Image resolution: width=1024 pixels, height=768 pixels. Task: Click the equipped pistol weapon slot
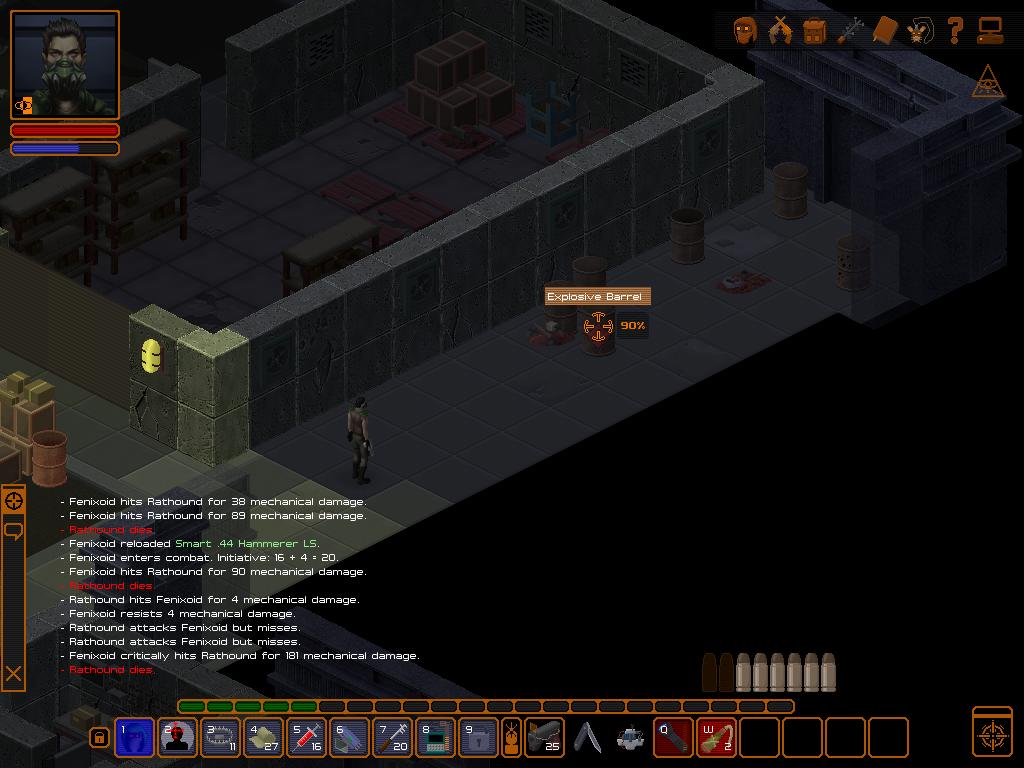coord(544,738)
